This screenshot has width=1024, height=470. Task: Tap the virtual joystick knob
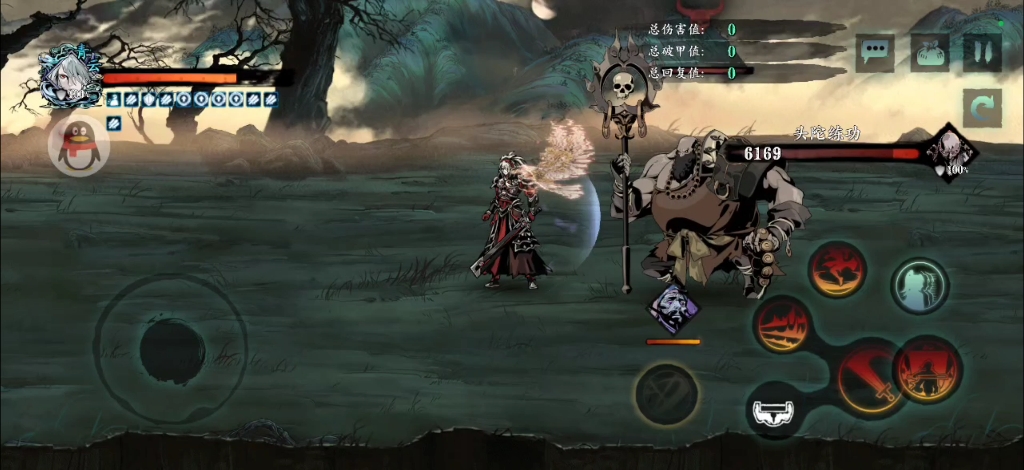pyautogui.click(x=172, y=350)
